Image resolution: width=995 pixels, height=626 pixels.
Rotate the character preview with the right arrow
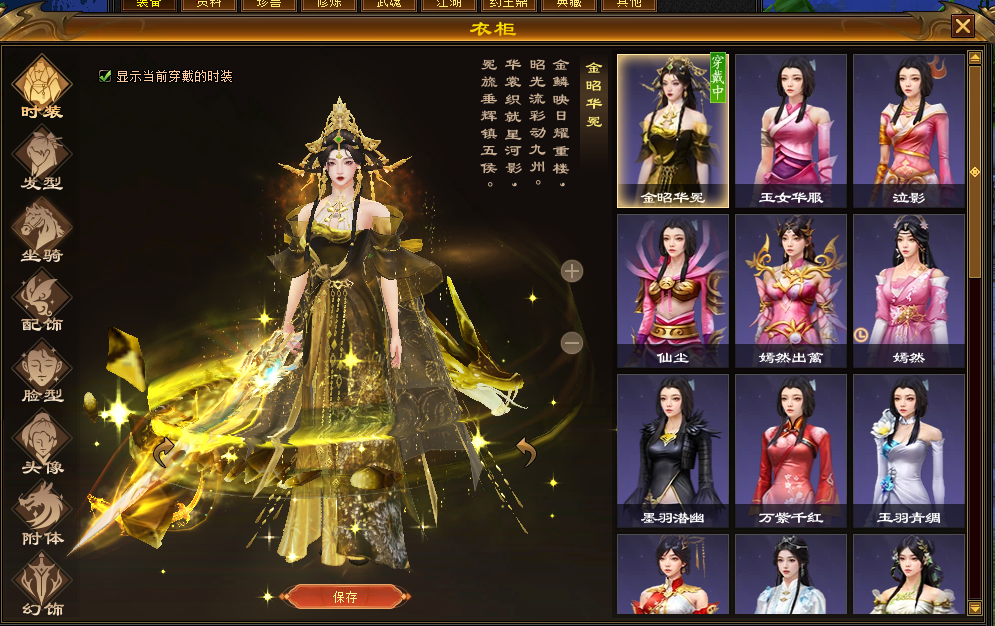click(526, 453)
